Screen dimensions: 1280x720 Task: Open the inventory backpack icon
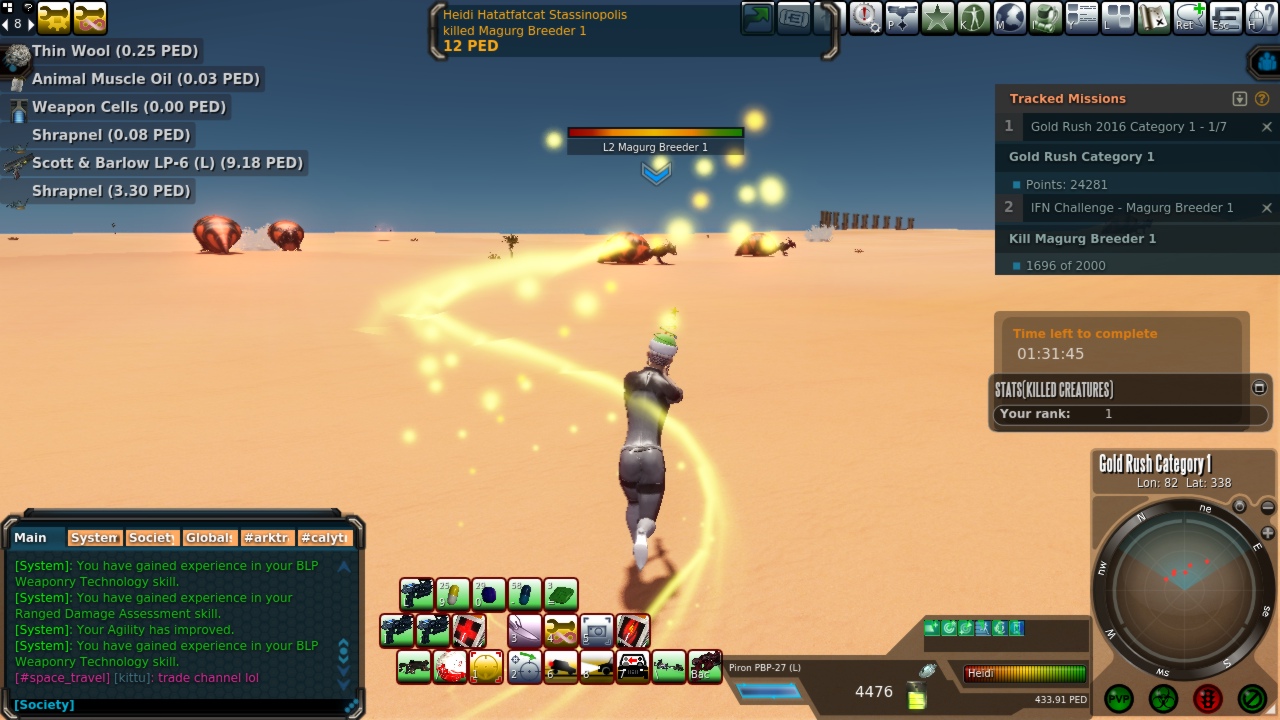1046,18
